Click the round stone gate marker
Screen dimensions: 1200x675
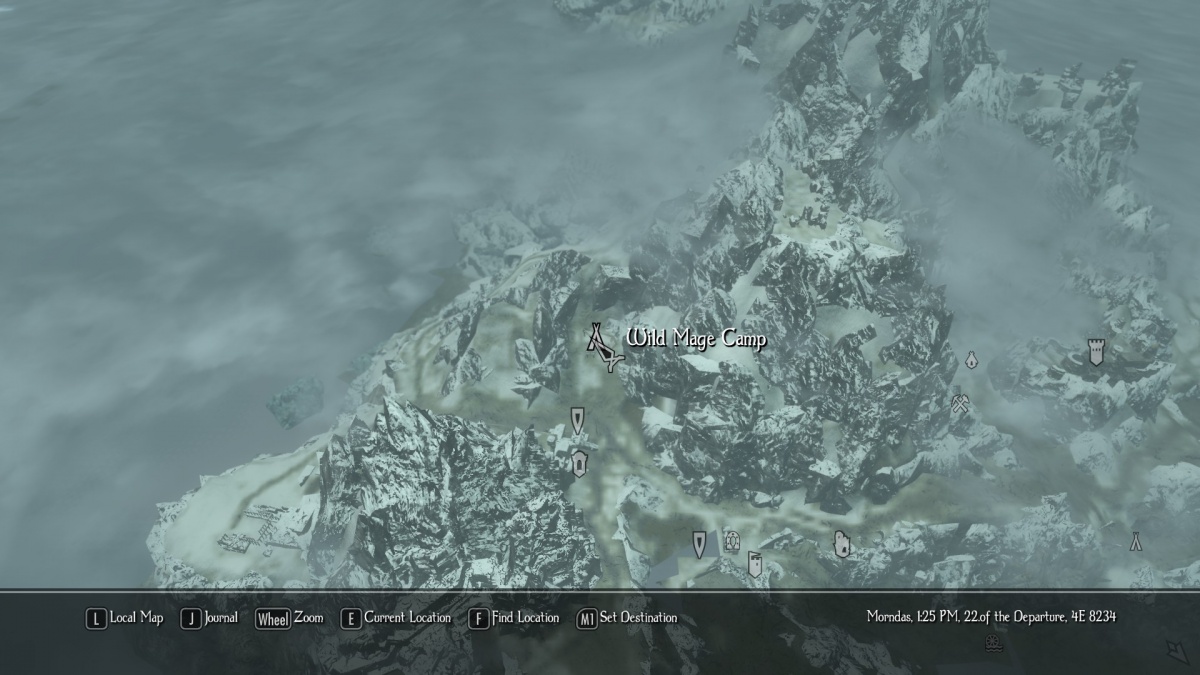click(732, 541)
